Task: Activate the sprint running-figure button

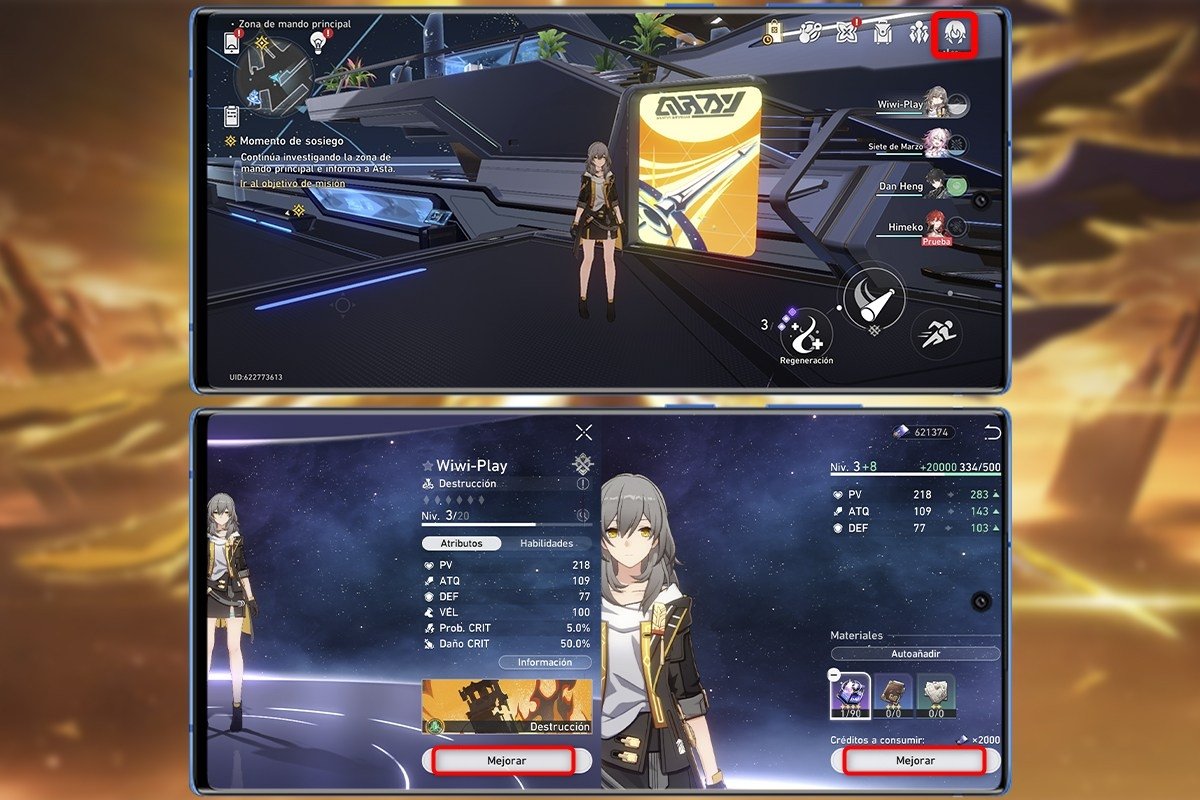Action: tap(936, 331)
